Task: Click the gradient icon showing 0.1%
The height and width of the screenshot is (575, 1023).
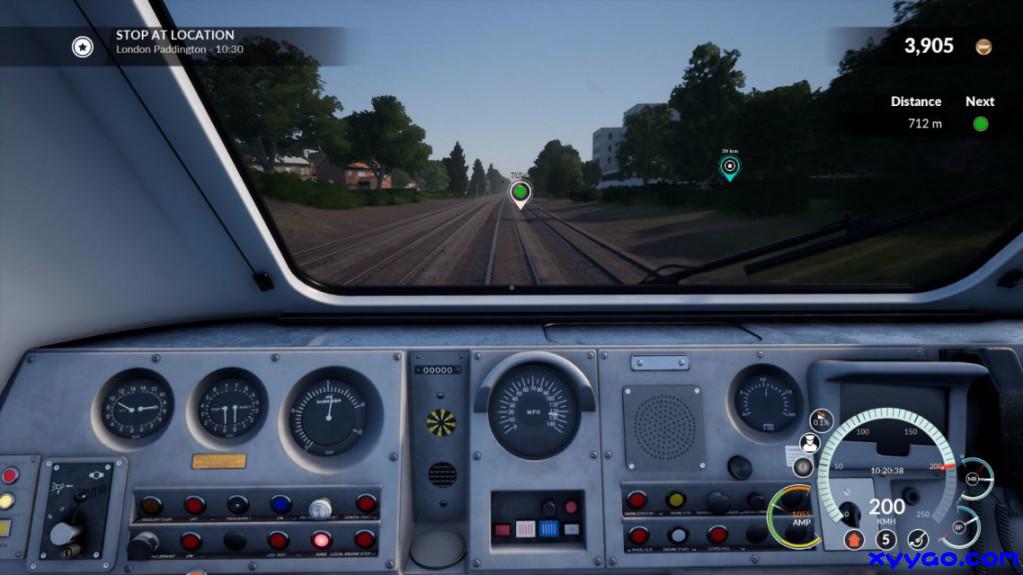Action: (821, 420)
